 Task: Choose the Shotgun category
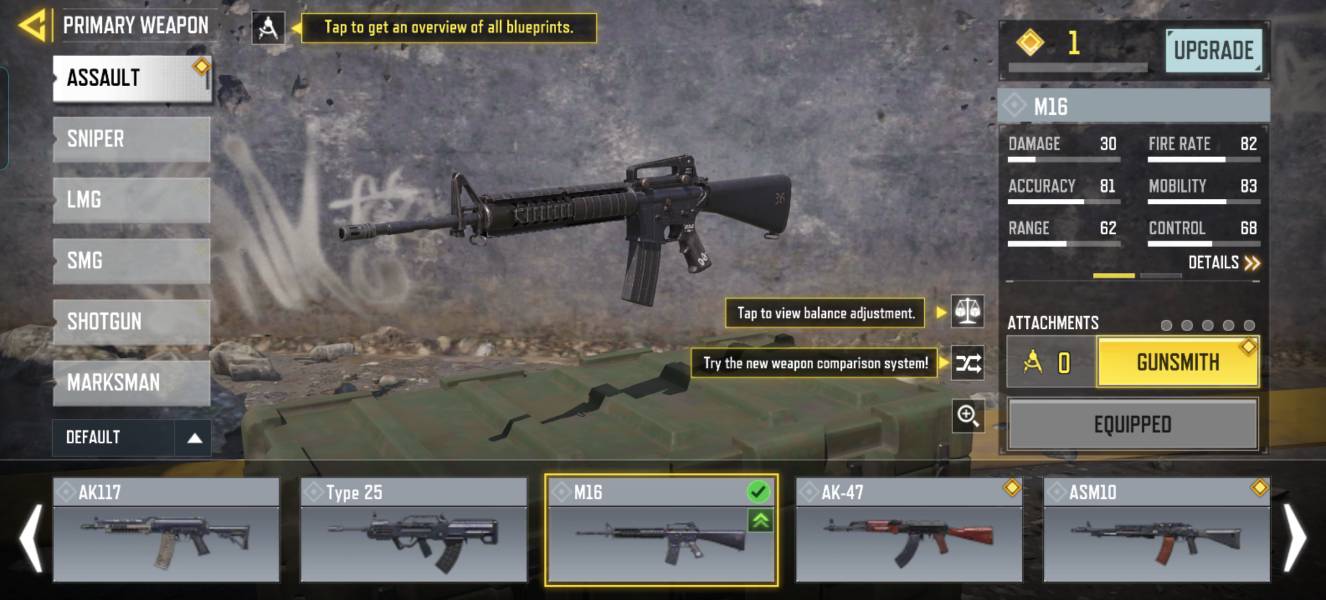point(131,322)
